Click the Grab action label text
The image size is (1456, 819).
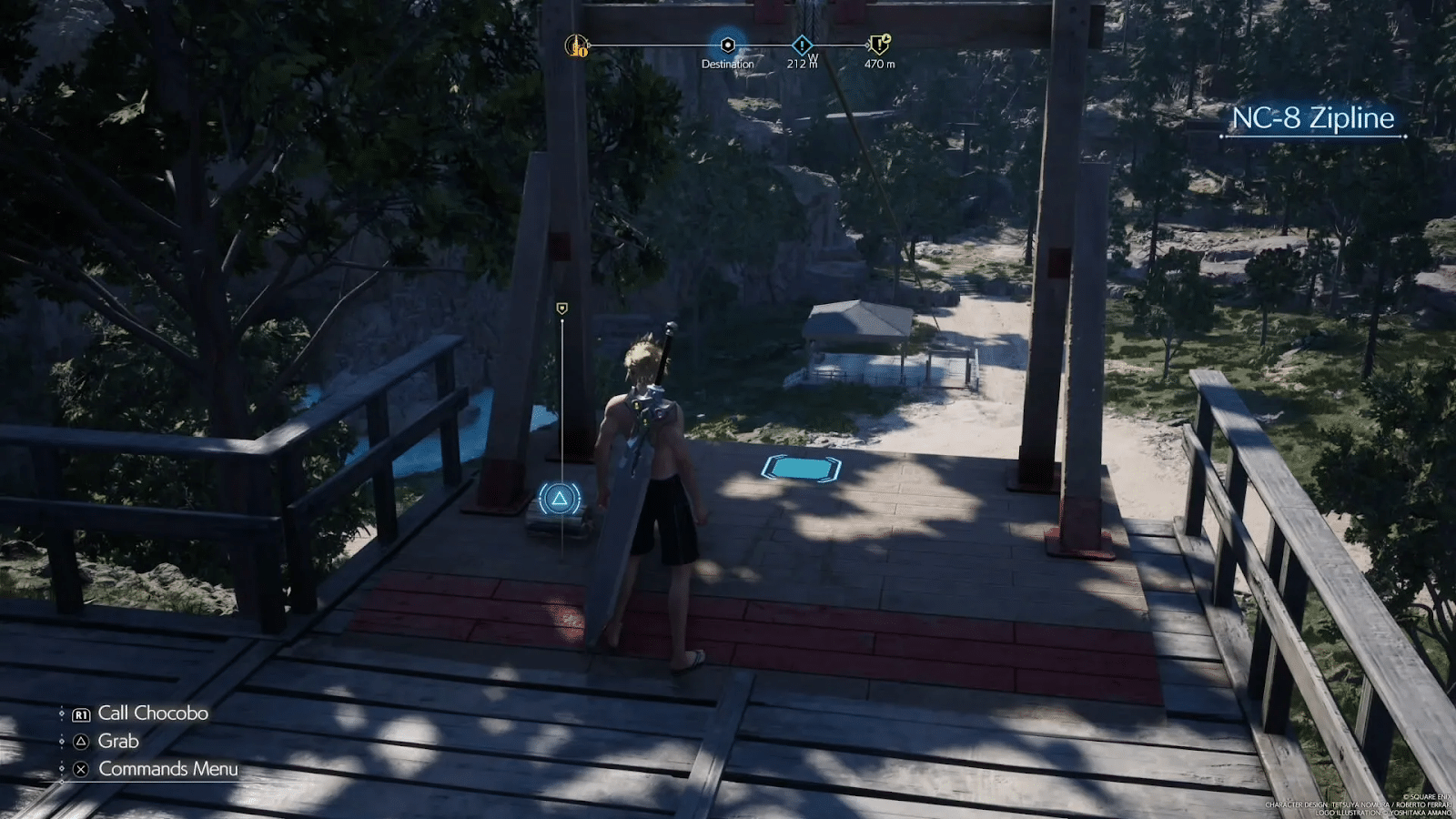coord(117,741)
